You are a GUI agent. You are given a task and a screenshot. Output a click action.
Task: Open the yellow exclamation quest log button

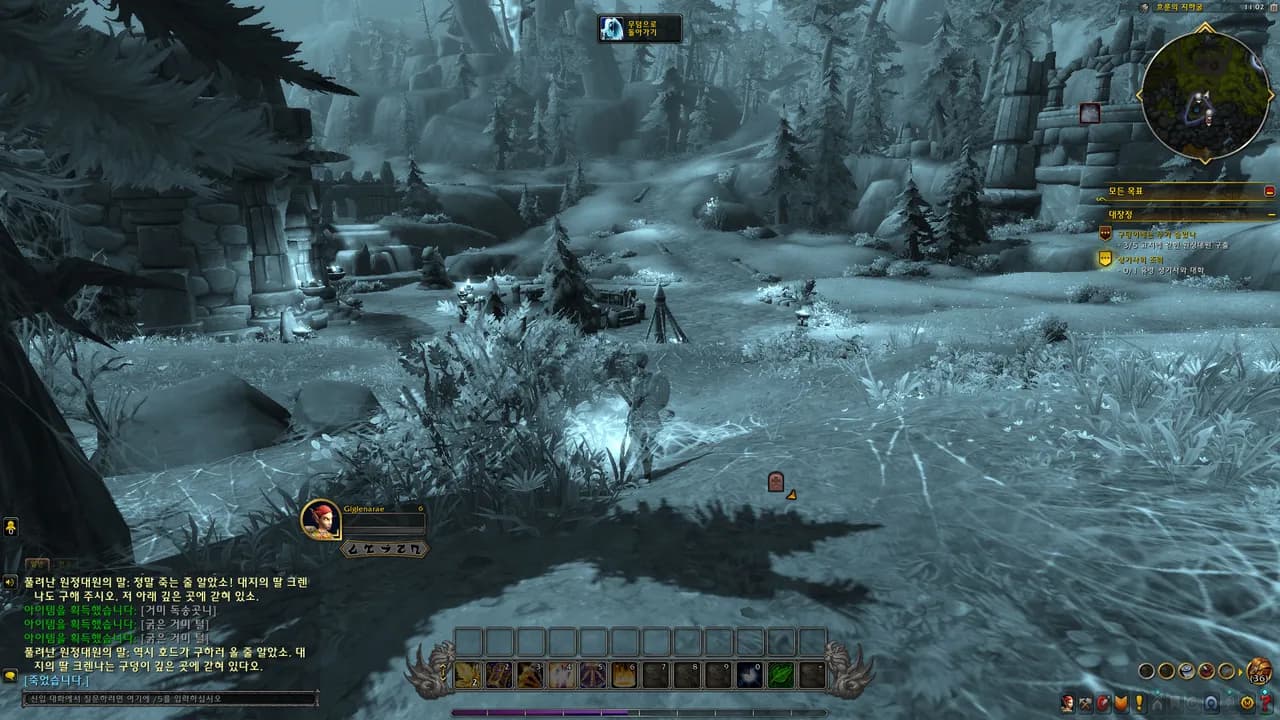(1138, 703)
